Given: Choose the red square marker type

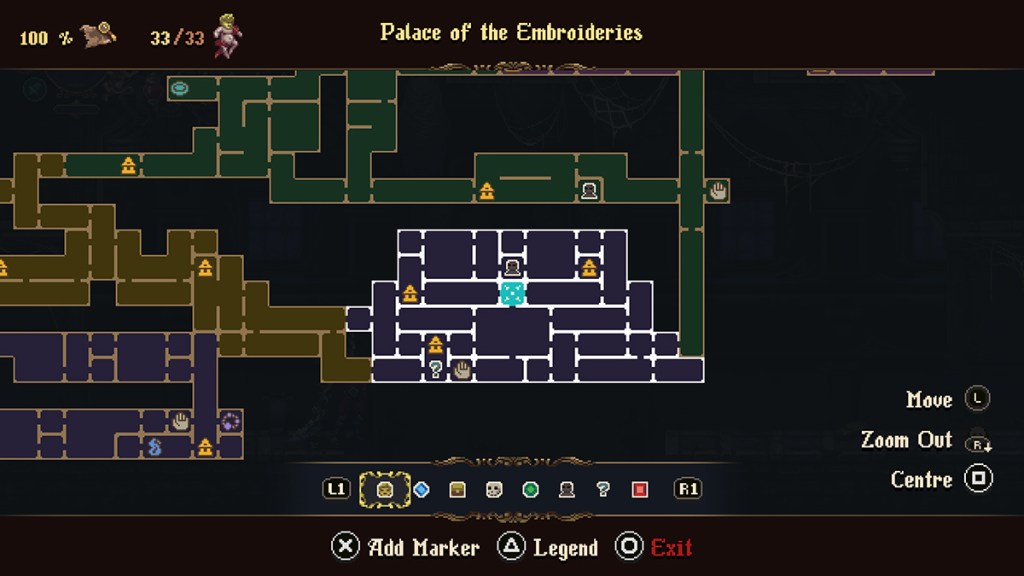Looking at the screenshot, I should point(640,489).
